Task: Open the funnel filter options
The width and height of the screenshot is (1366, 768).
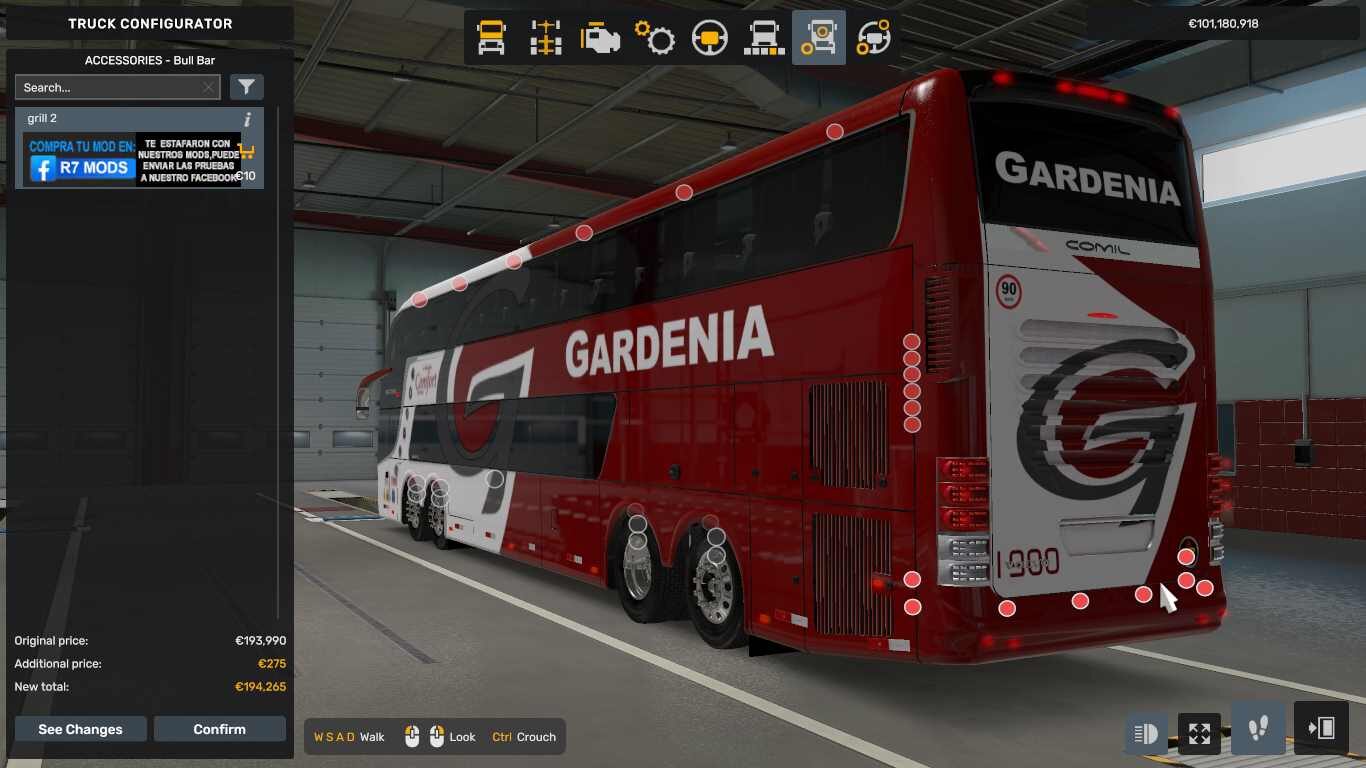Action: point(247,87)
